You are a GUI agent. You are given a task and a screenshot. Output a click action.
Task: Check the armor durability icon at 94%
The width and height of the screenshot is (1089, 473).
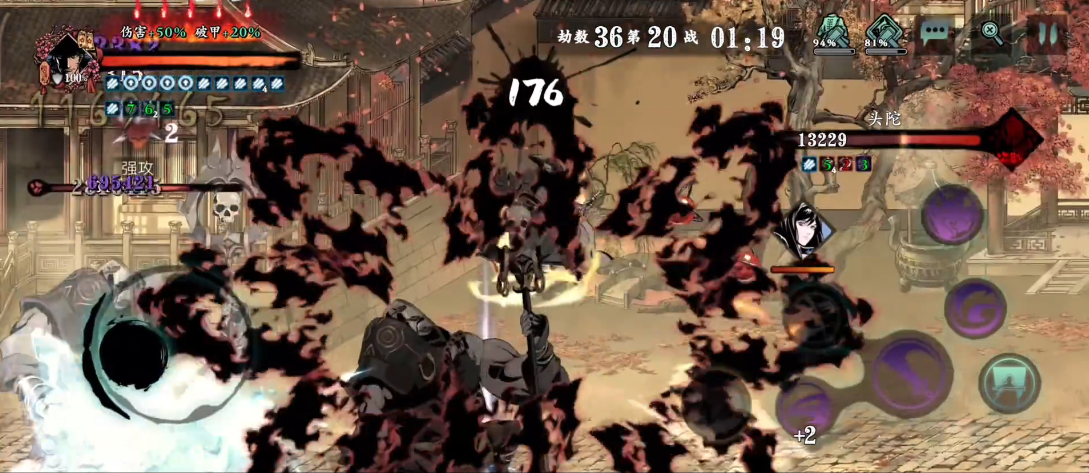tap(830, 31)
